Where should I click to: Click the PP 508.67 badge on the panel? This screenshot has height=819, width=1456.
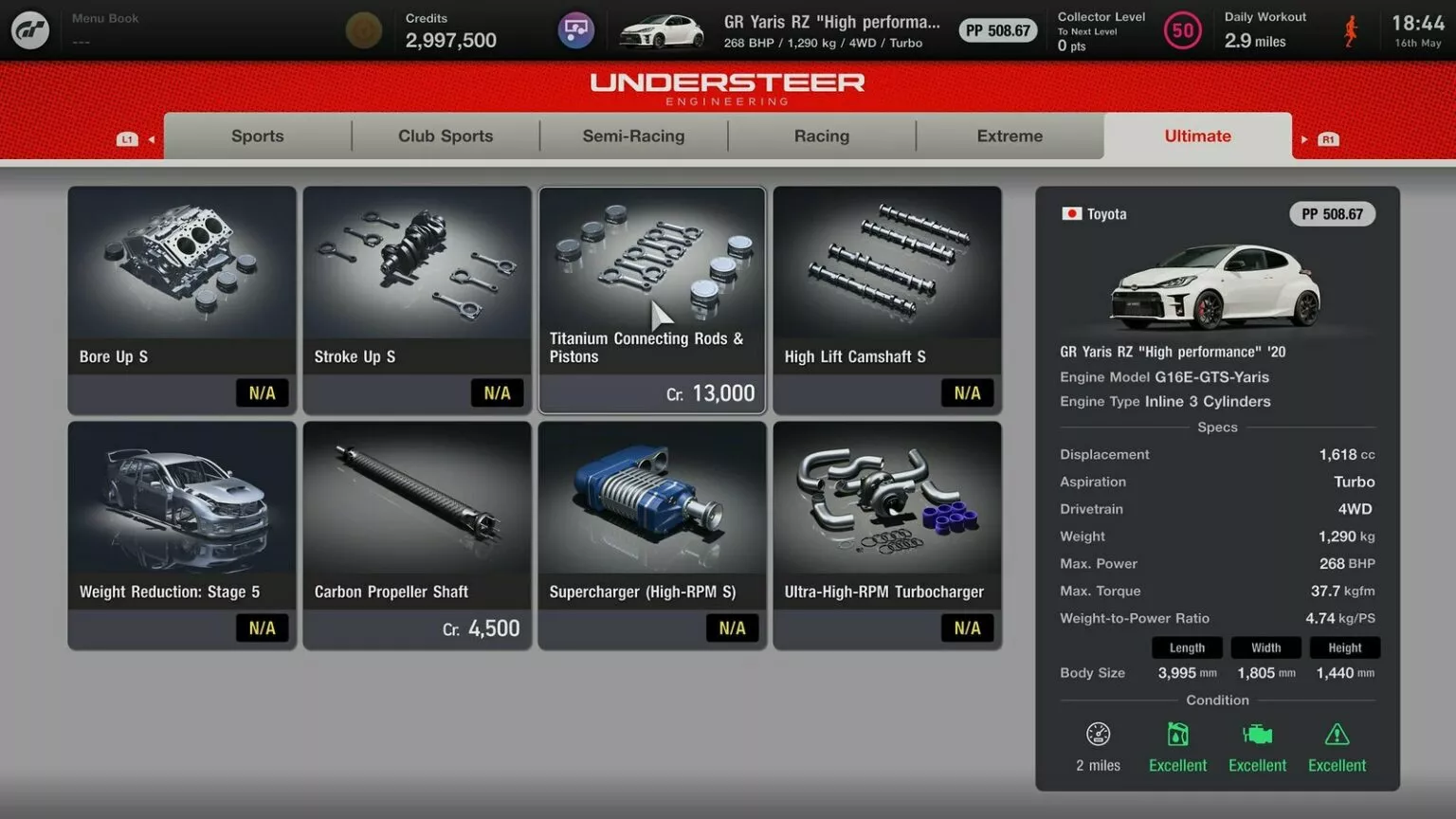tap(1332, 213)
